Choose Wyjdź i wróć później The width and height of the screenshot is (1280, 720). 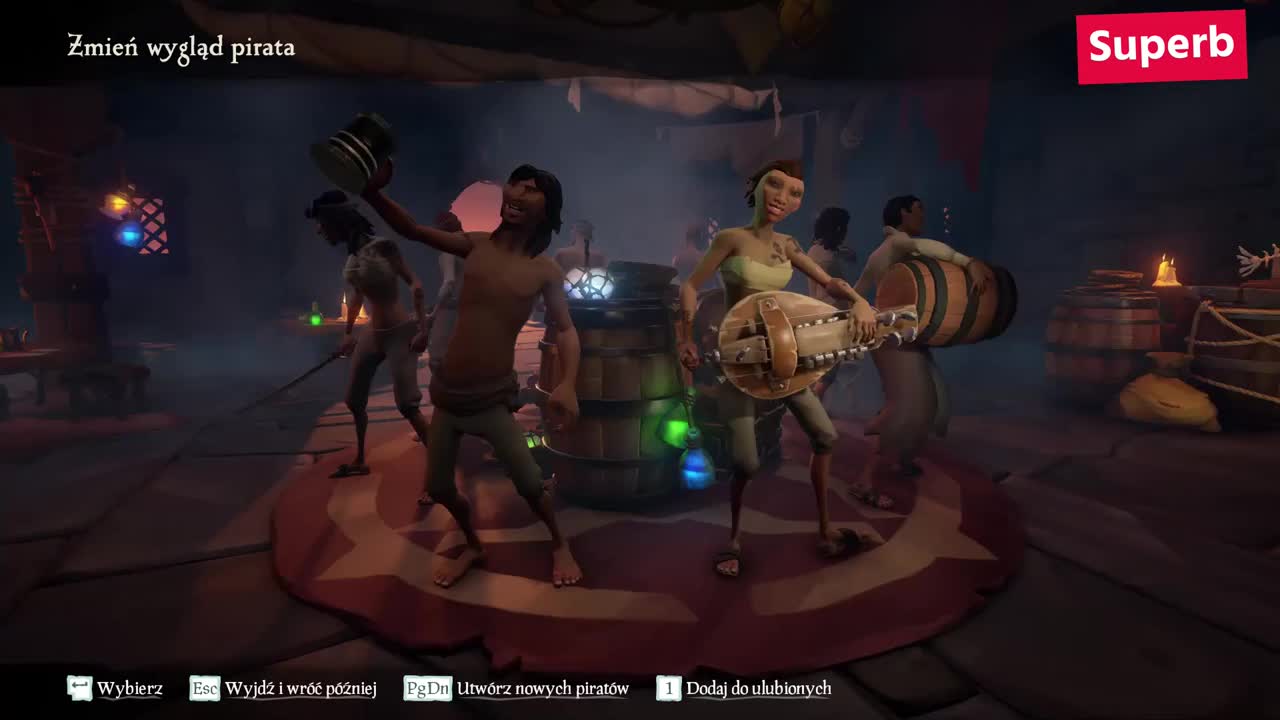point(284,688)
